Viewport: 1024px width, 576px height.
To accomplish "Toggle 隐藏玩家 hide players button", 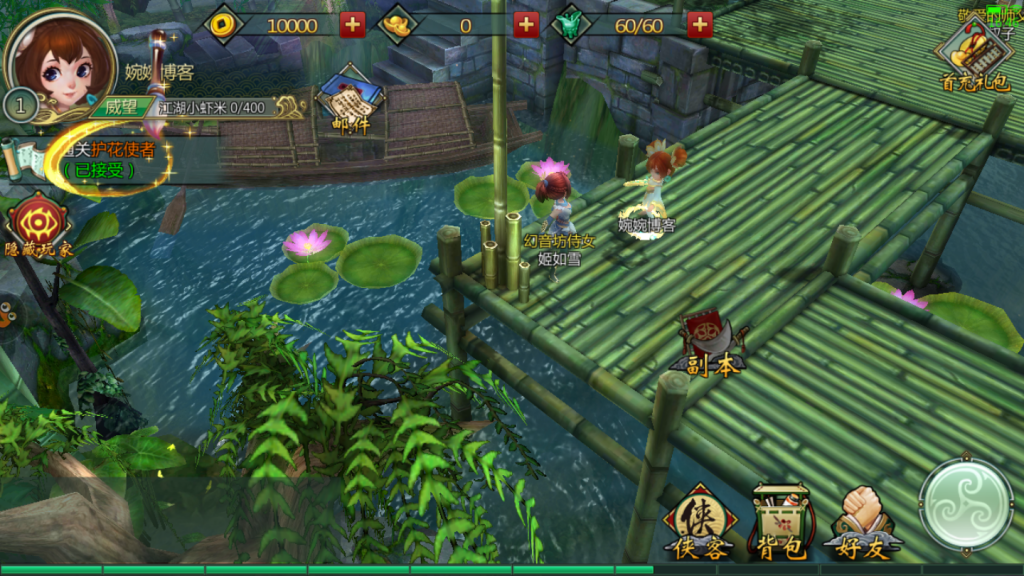I will coord(38,225).
